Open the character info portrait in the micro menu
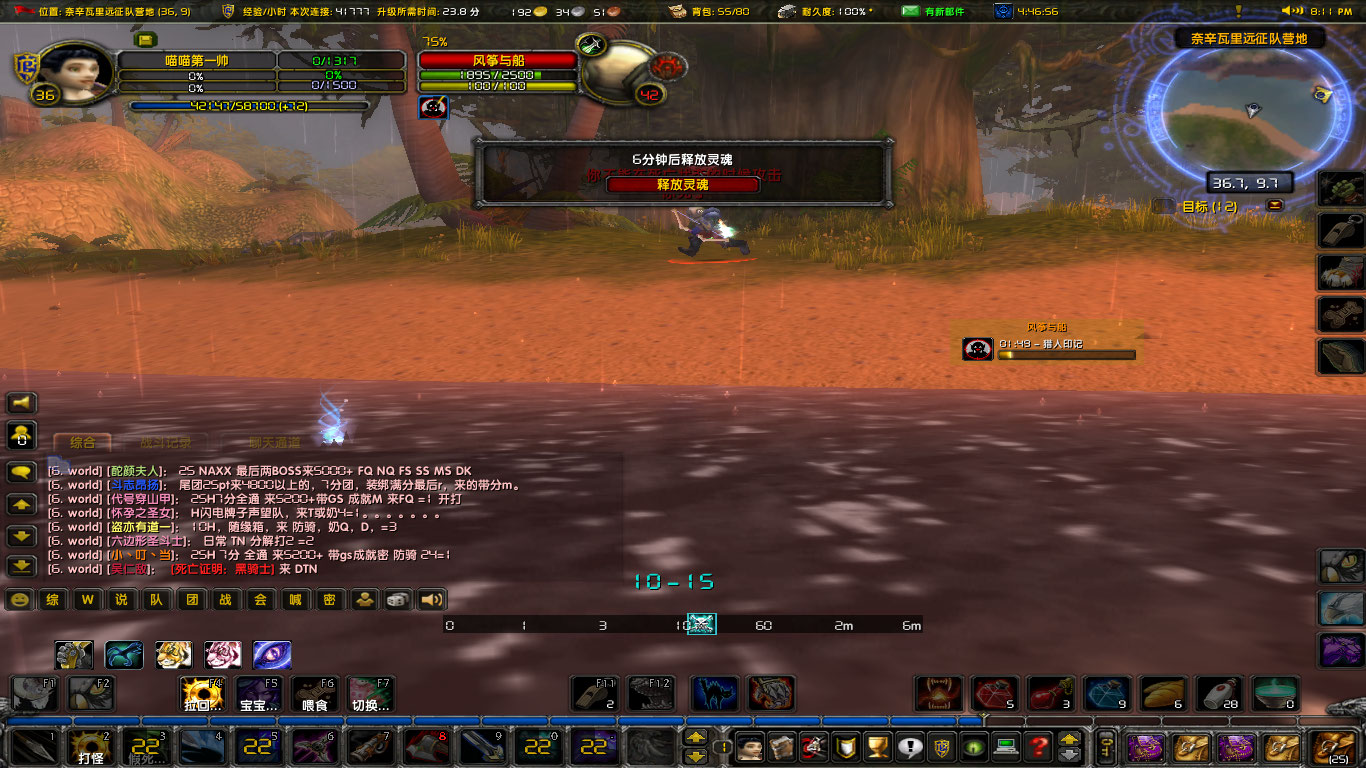The height and width of the screenshot is (768, 1366). [750, 747]
